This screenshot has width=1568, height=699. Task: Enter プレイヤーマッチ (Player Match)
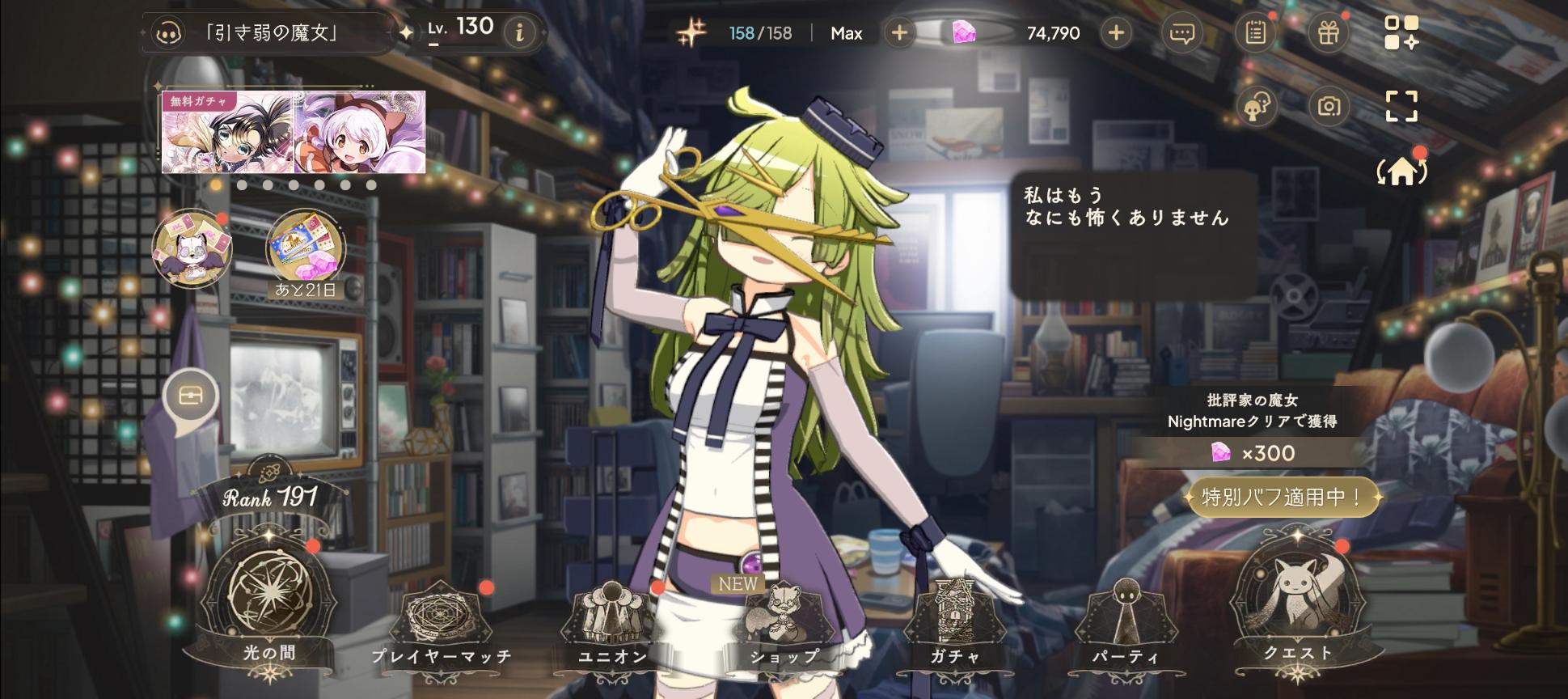click(x=442, y=623)
